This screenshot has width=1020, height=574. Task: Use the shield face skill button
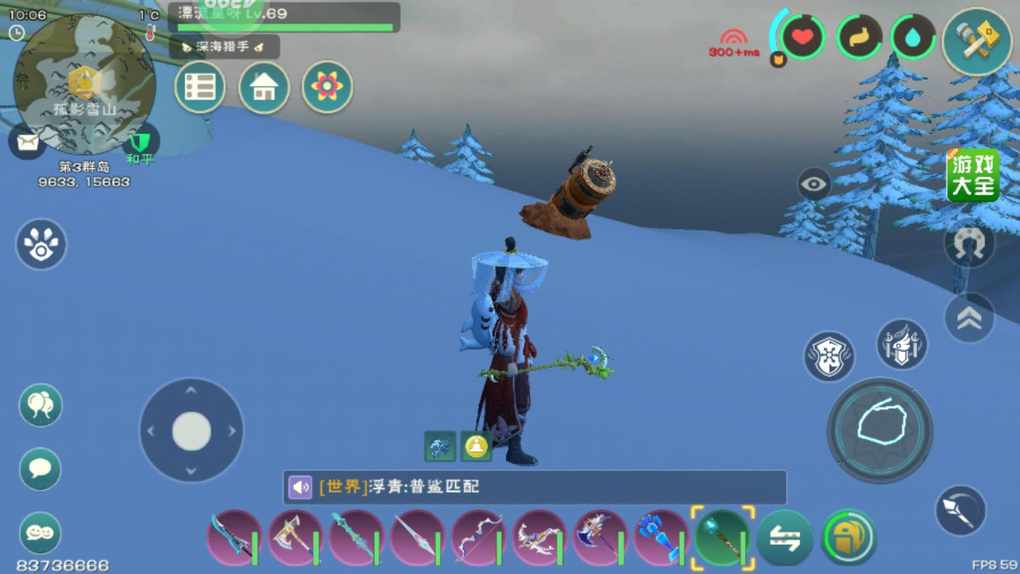pyautogui.click(x=829, y=356)
